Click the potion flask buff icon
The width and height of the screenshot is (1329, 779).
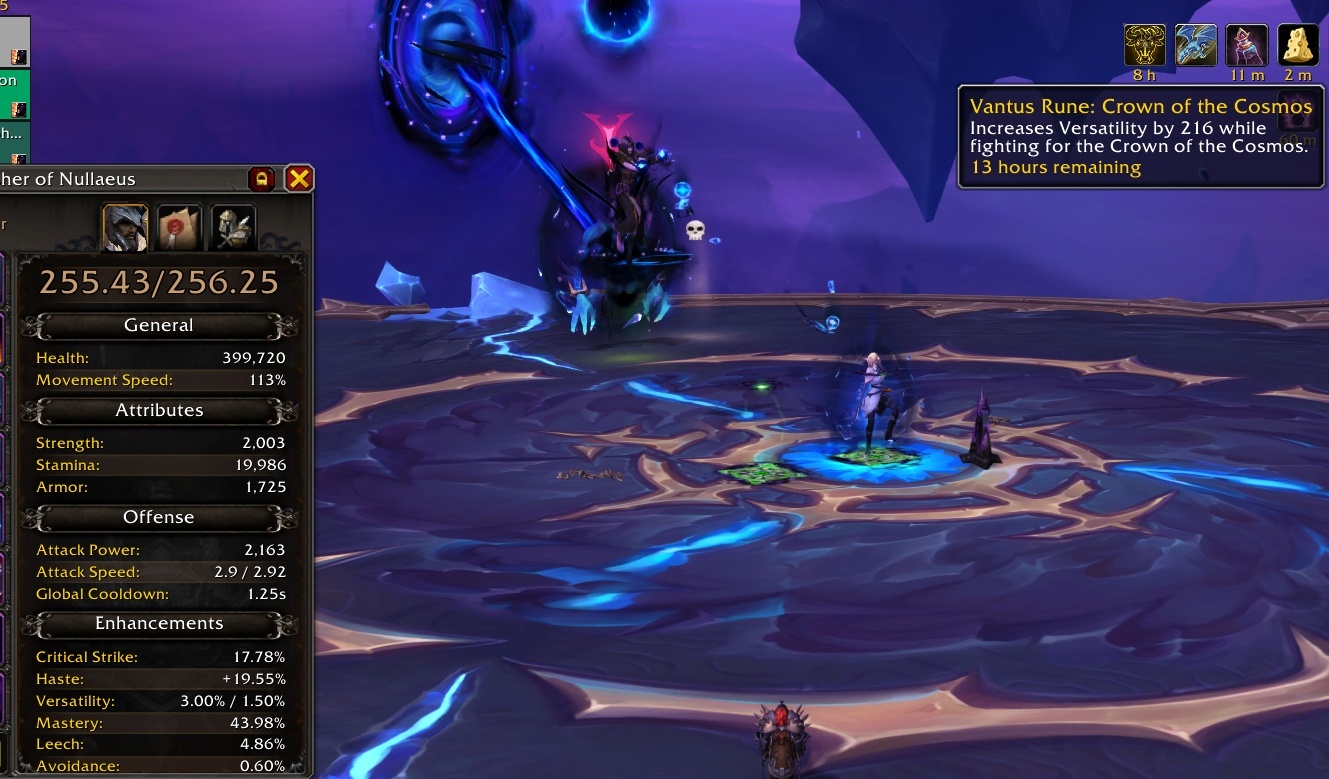point(1247,45)
